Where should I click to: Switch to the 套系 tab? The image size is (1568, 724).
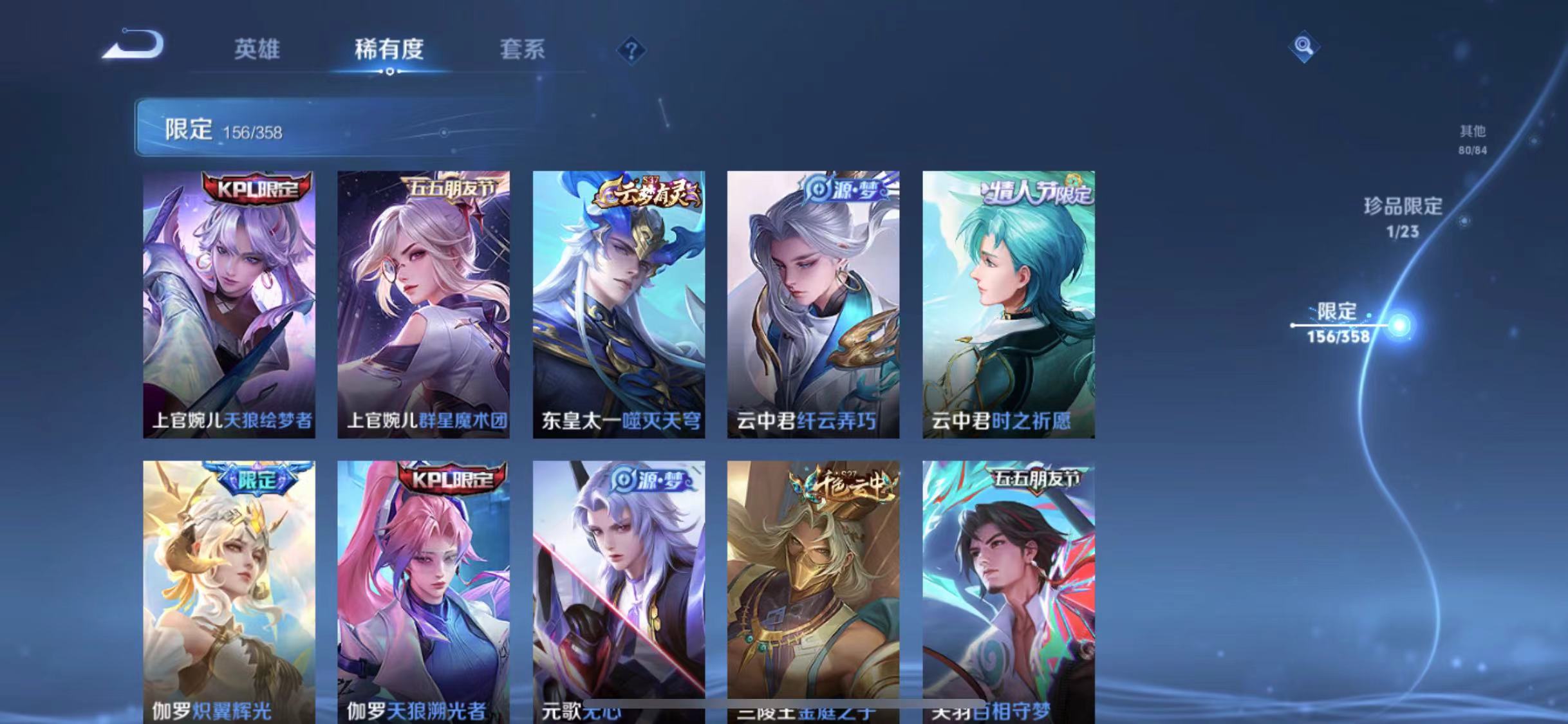tap(521, 51)
